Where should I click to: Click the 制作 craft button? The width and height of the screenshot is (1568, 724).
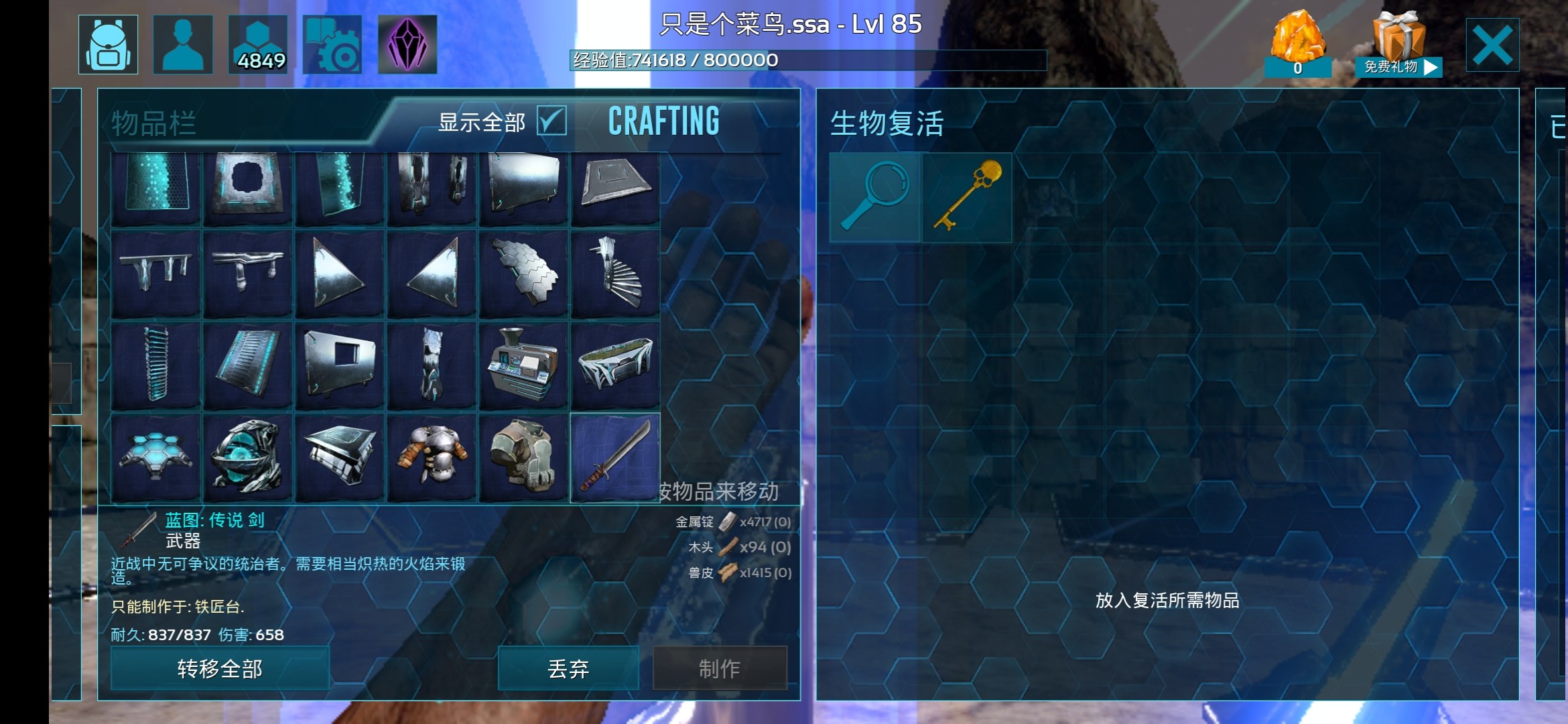coord(720,668)
